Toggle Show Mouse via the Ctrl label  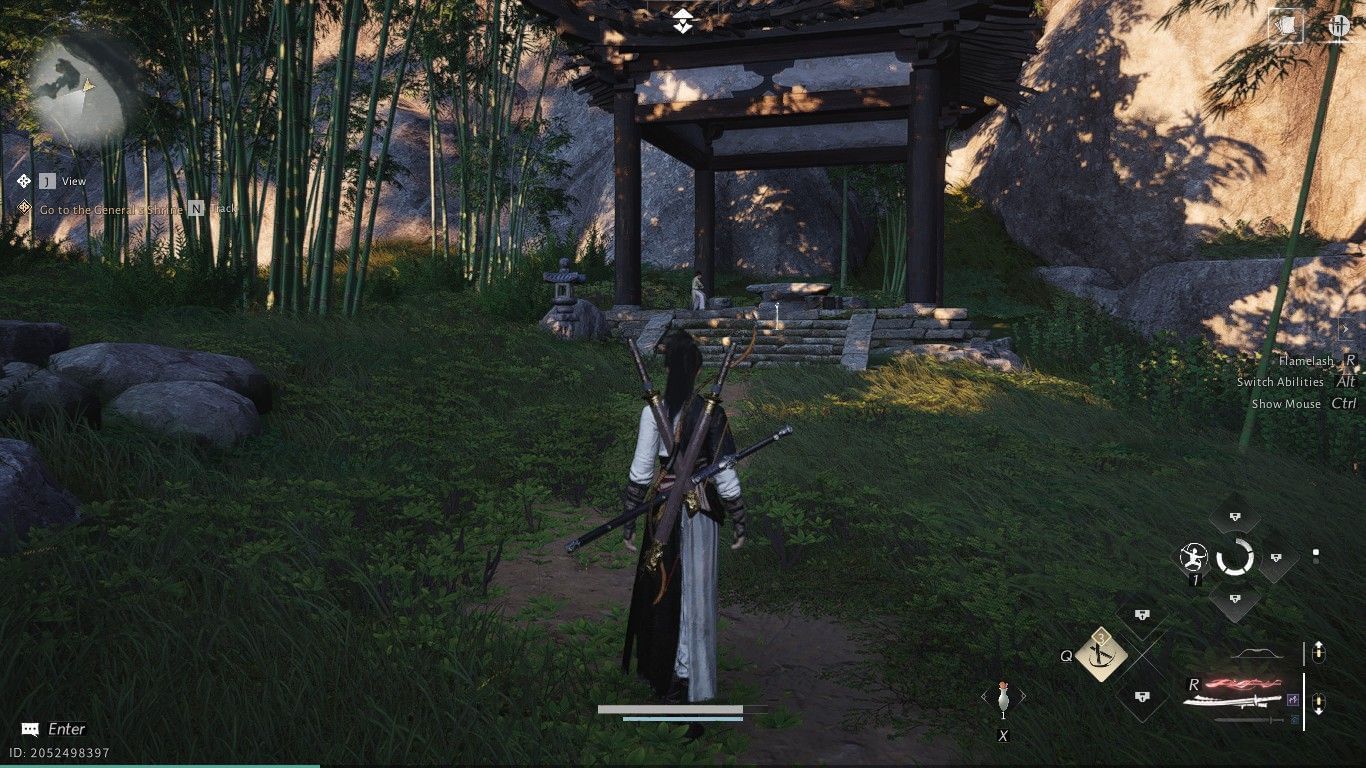click(1346, 403)
